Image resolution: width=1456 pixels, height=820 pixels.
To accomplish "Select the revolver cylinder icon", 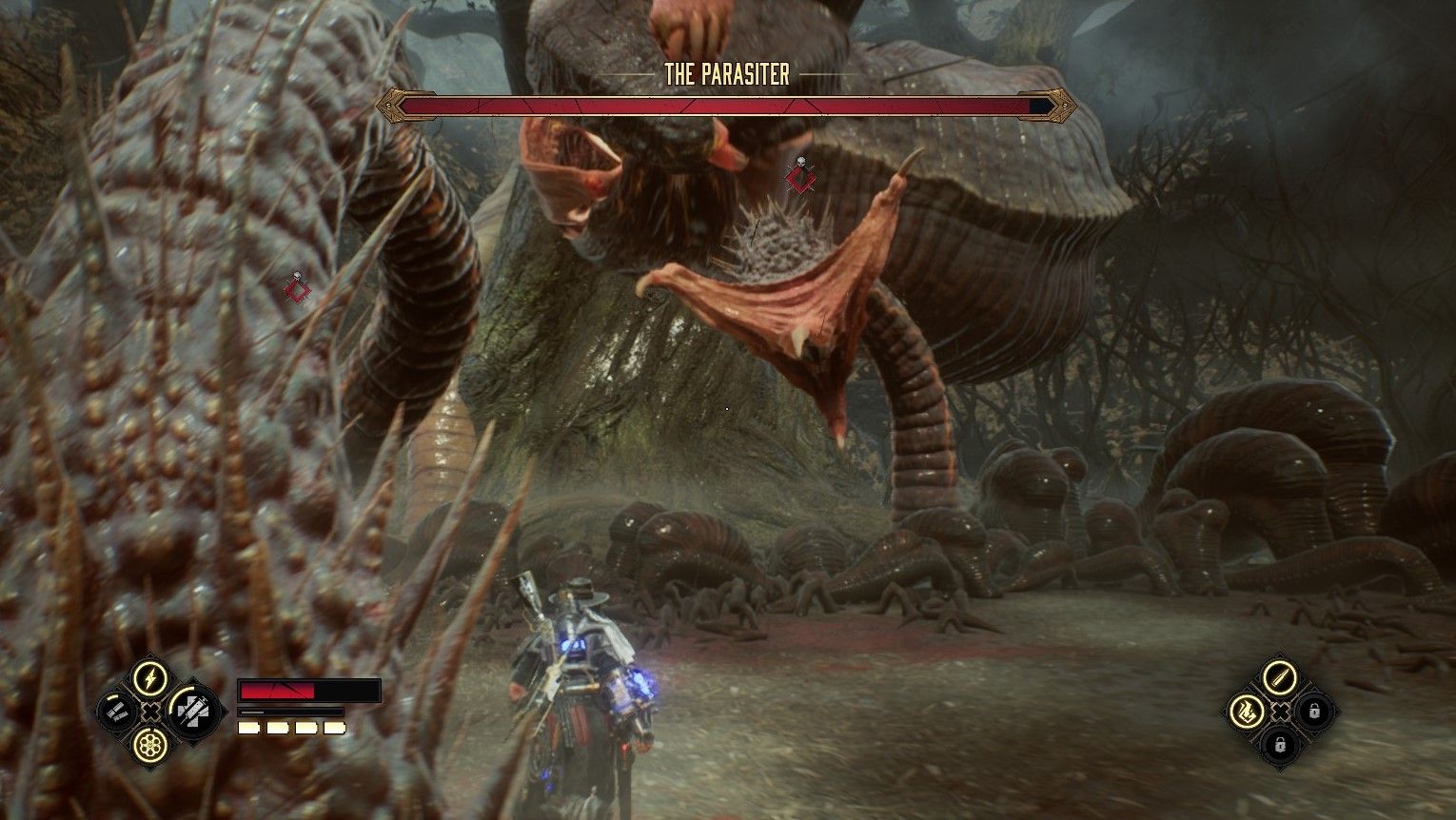I will [x=148, y=744].
